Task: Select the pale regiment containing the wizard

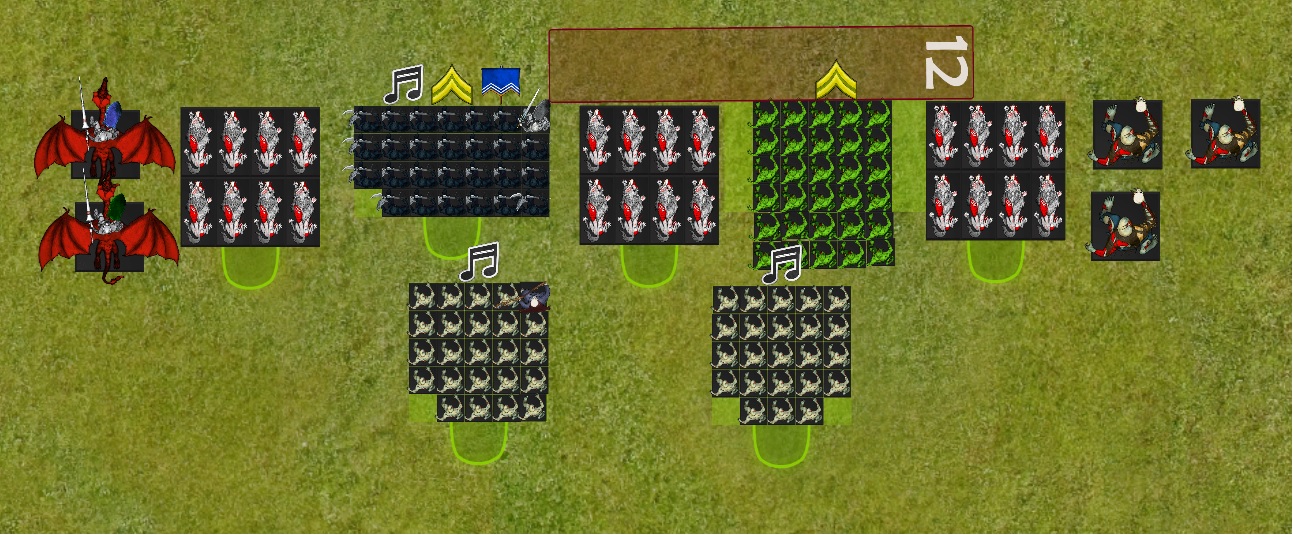Action: 477,351
